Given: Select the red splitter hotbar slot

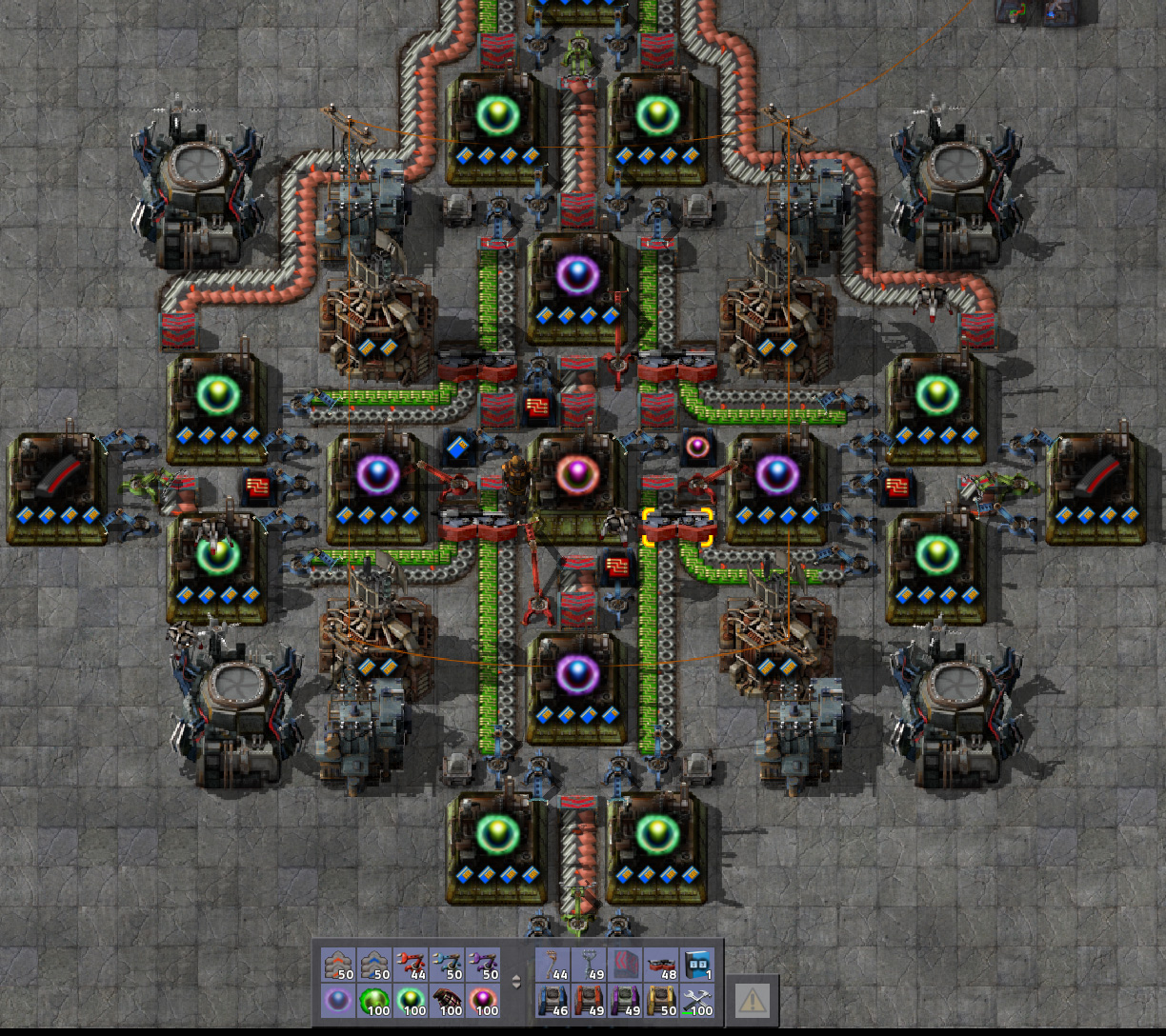Looking at the screenshot, I should (x=661, y=966).
